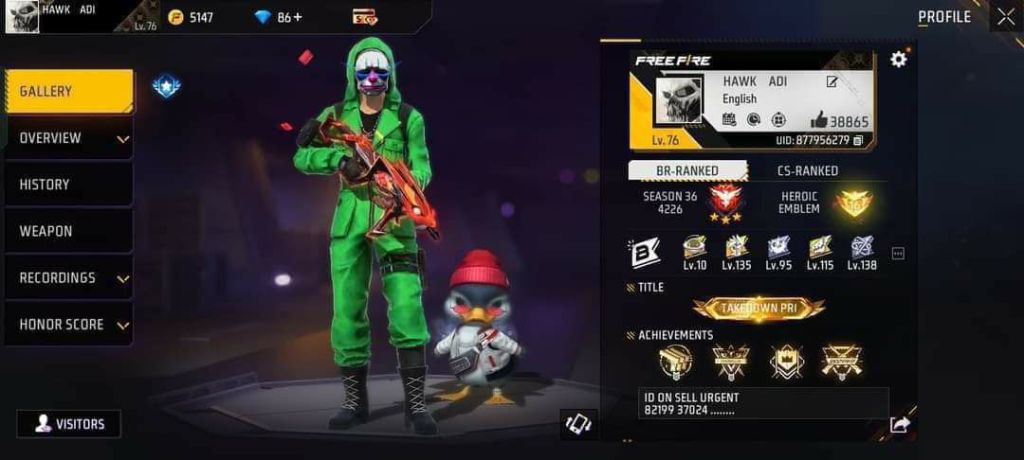Image resolution: width=1024 pixels, height=460 pixels.
Task: Open profile settings gear icon
Action: (898, 59)
